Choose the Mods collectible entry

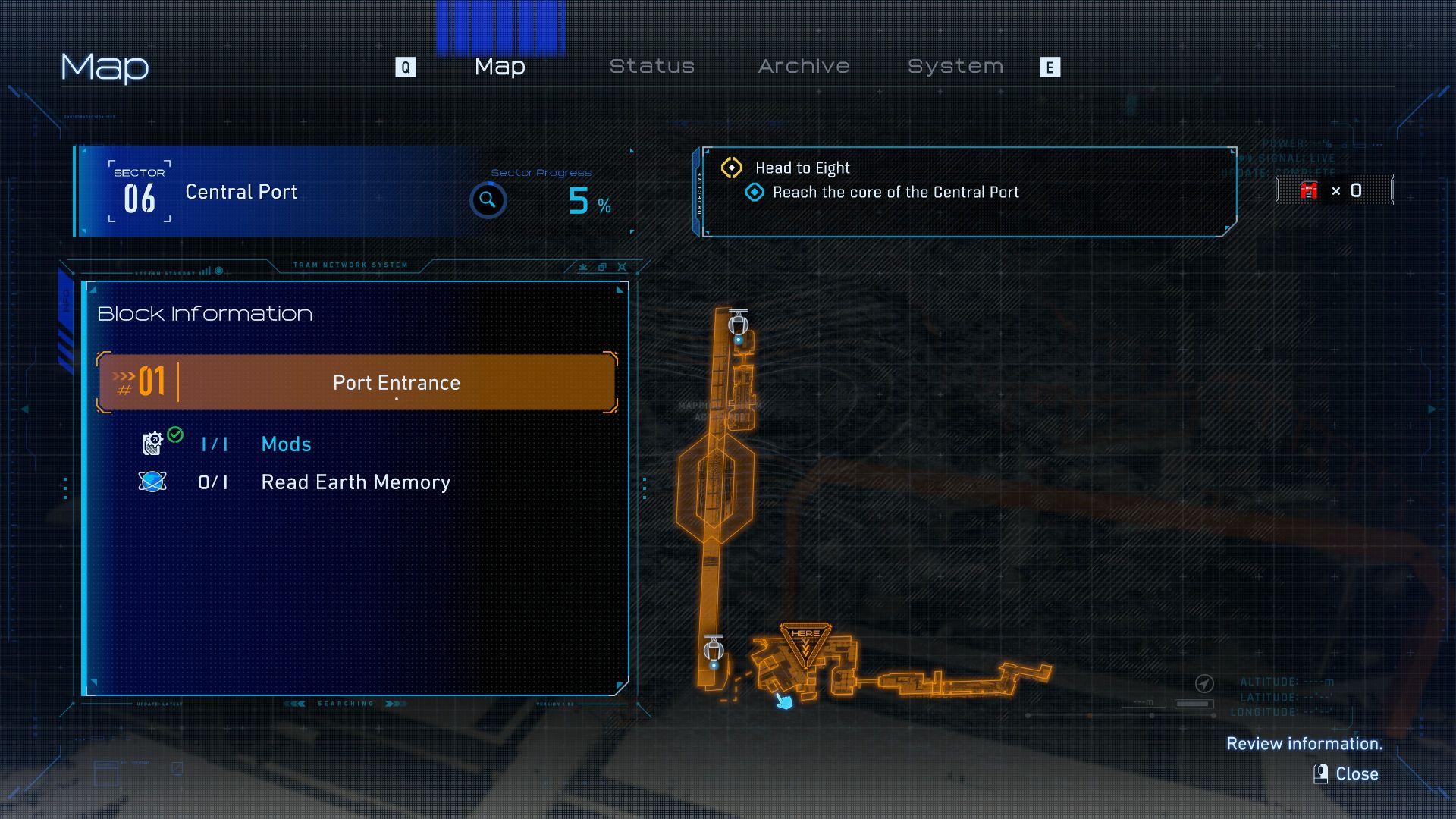[286, 444]
